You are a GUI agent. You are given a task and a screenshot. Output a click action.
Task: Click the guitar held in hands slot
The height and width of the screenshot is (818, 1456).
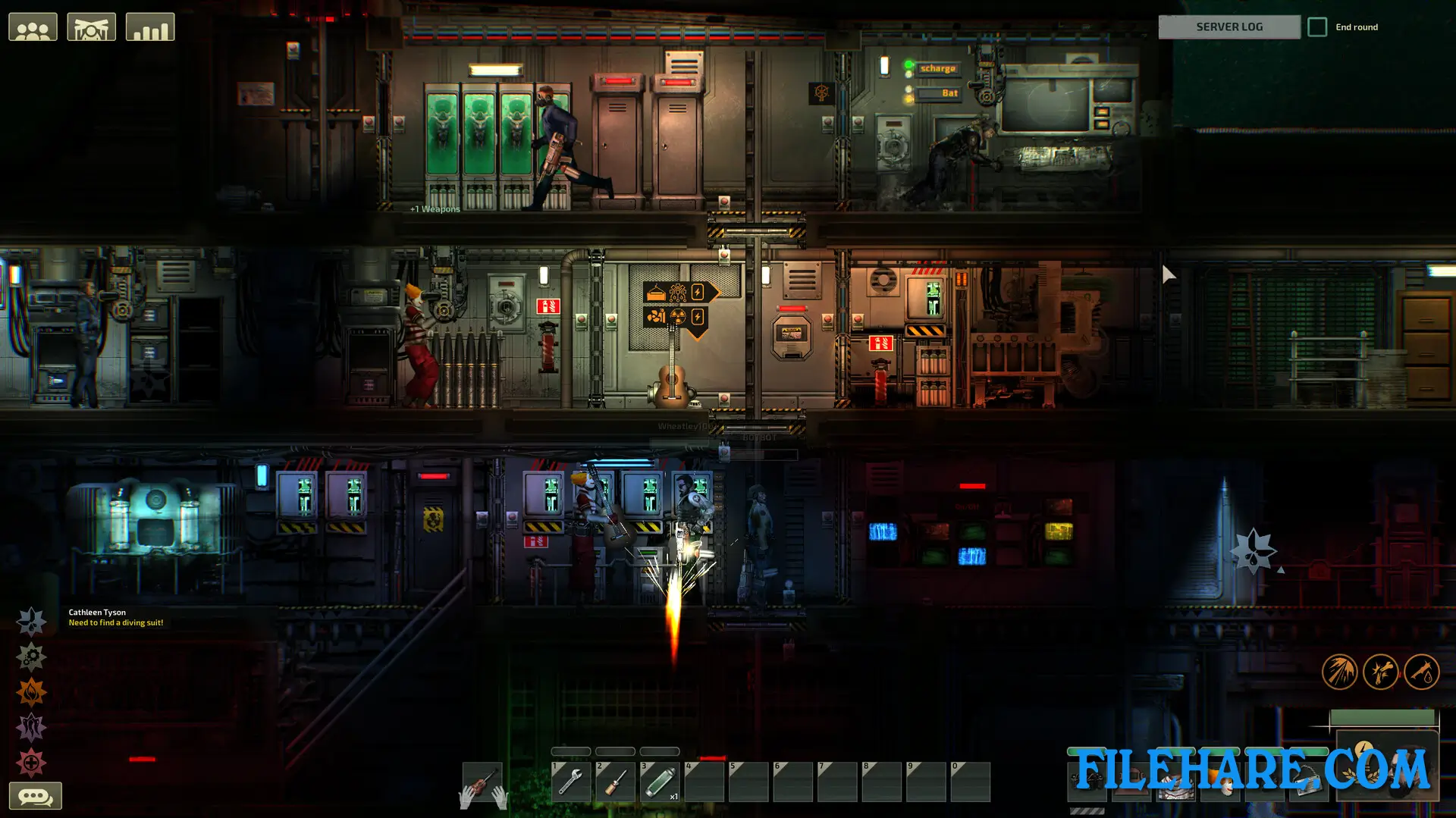[x=482, y=782]
